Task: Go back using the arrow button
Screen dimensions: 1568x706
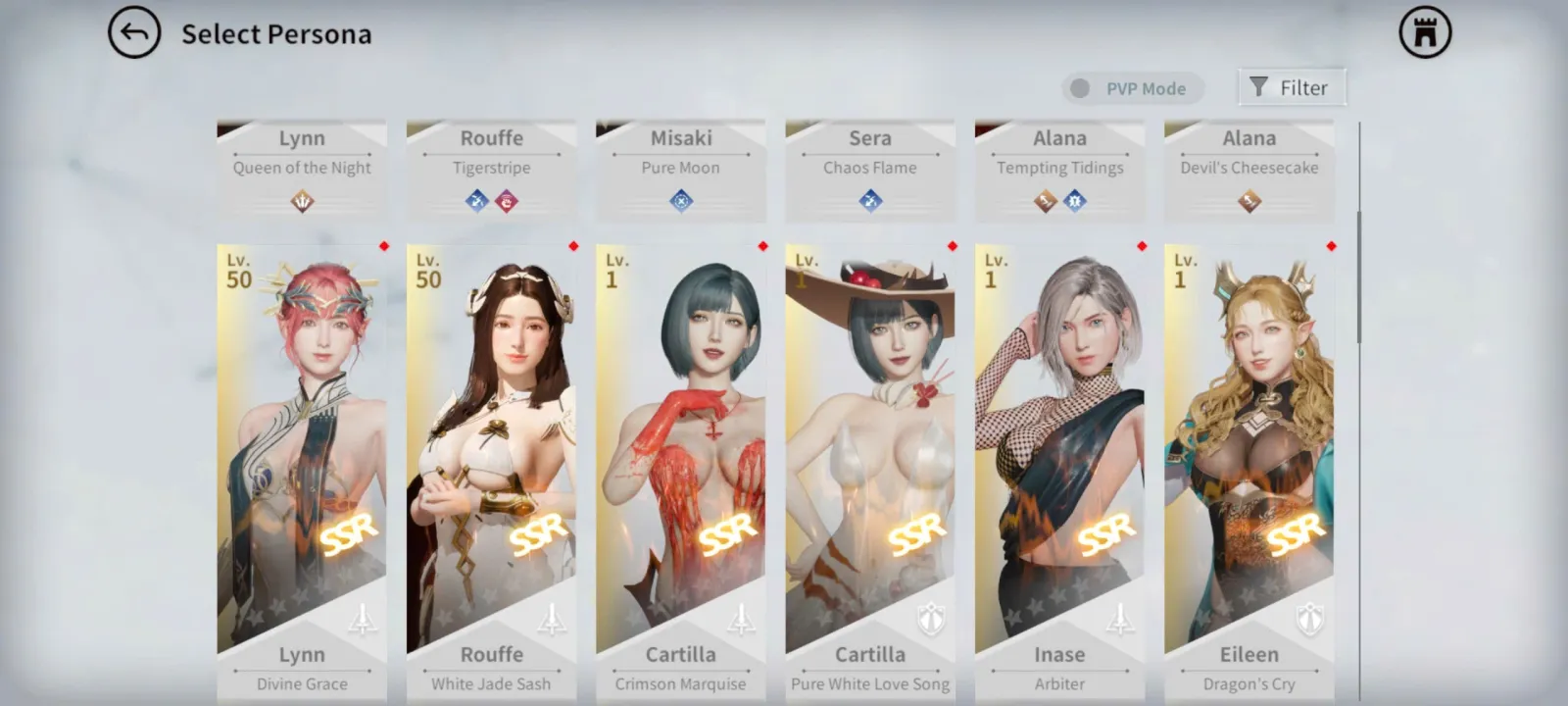Action: coord(134,33)
